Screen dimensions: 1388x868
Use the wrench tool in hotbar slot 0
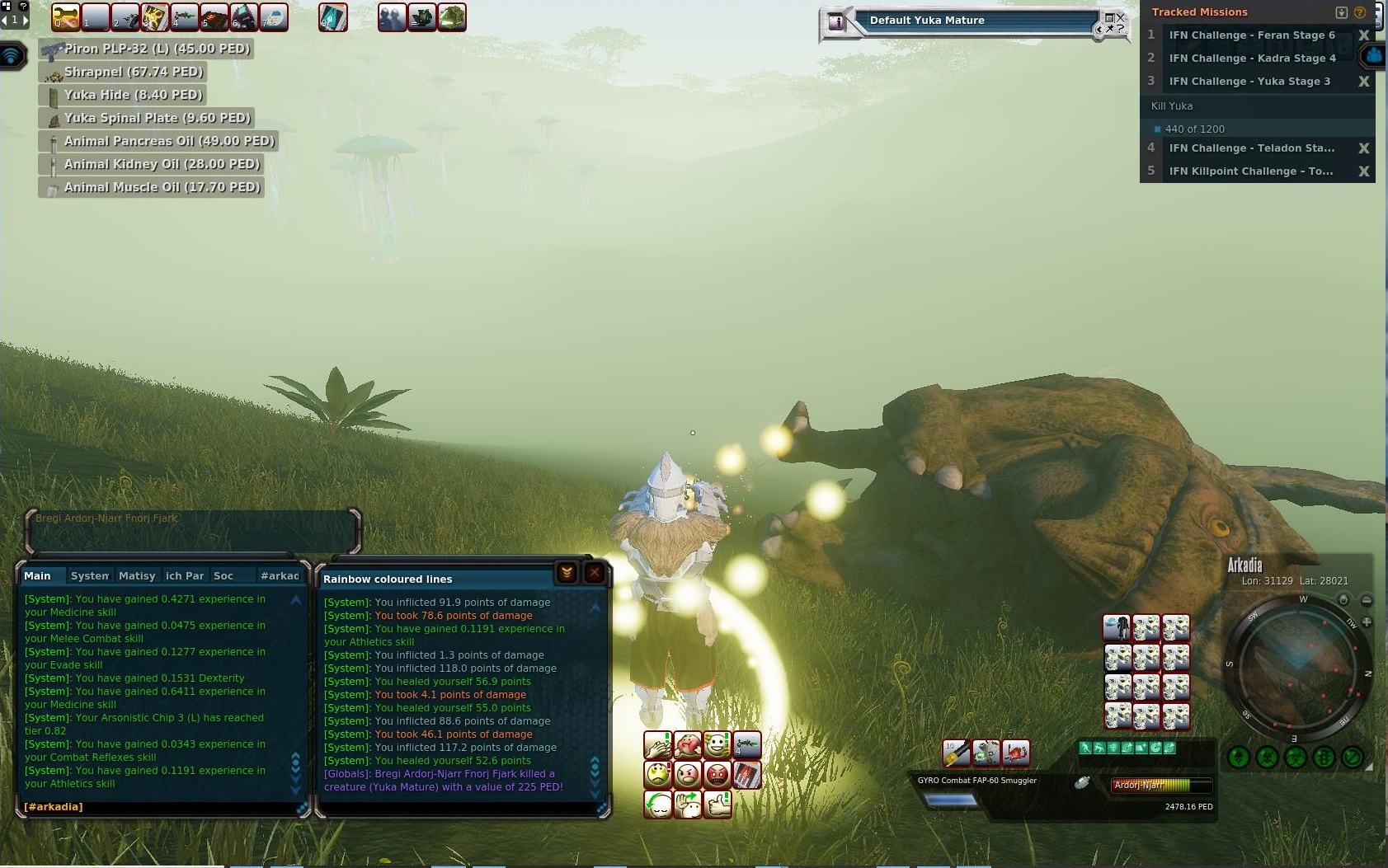(66, 16)
